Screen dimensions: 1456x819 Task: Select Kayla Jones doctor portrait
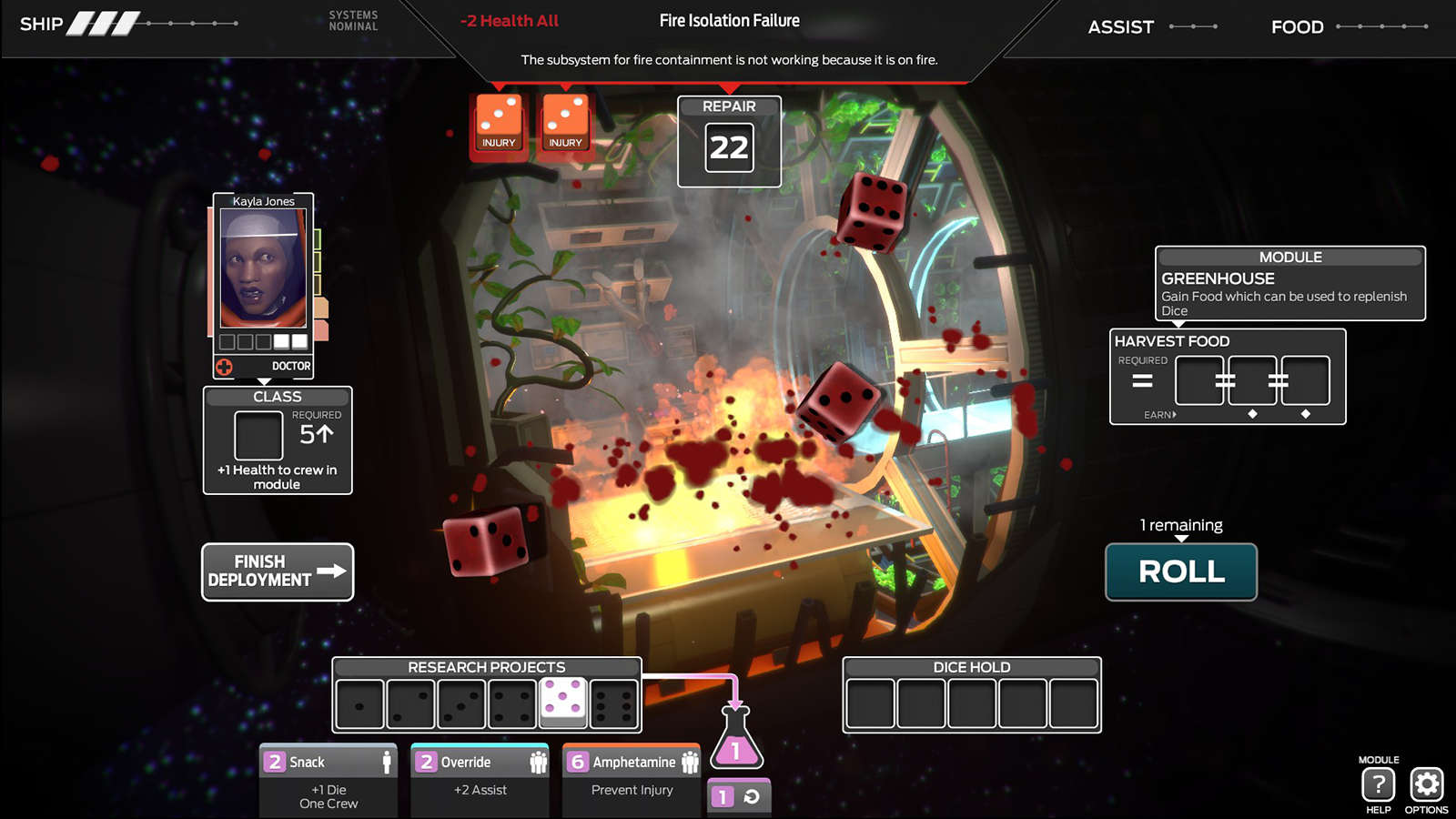[x=263, y=268]
